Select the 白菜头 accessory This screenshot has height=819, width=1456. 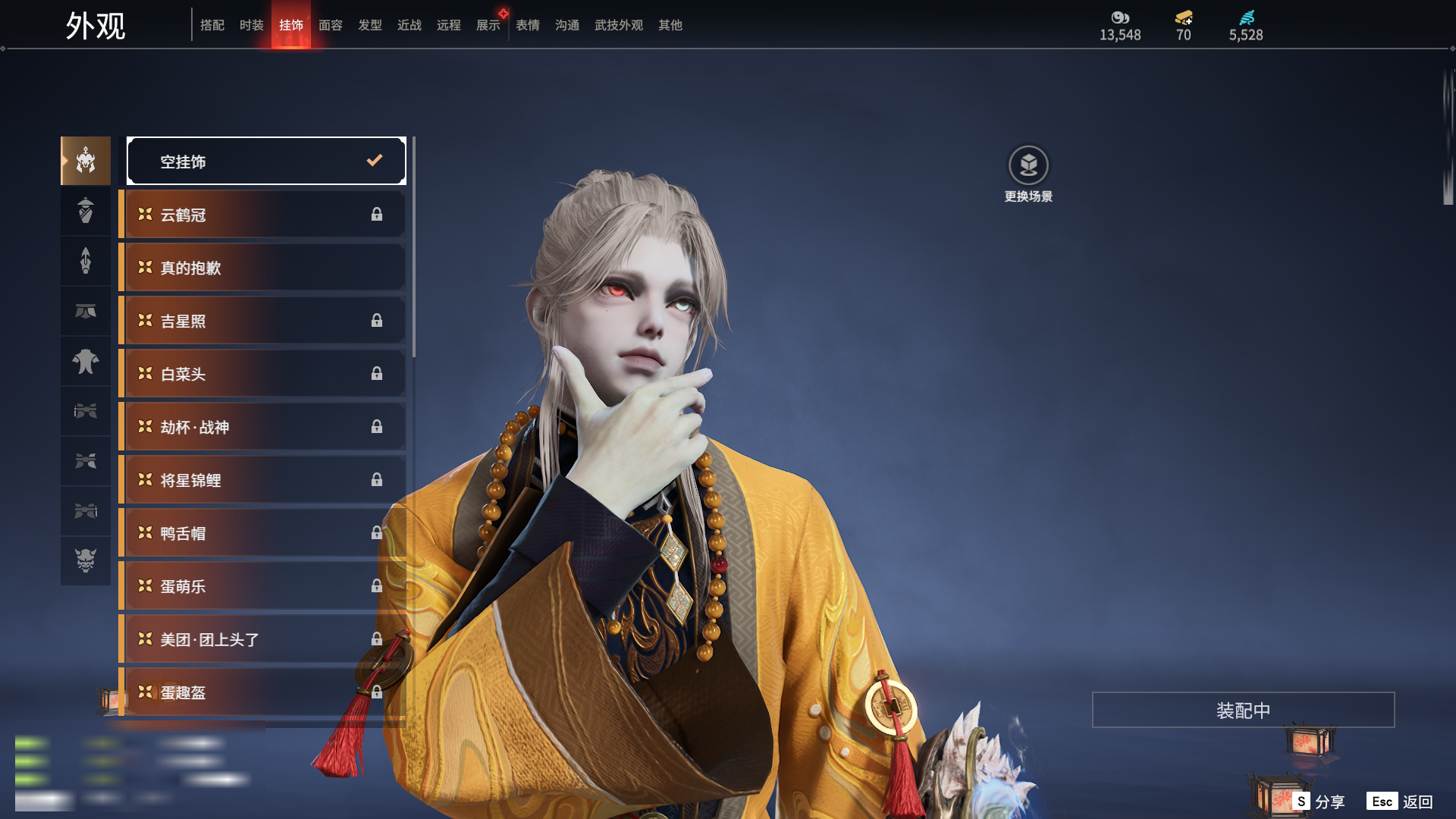click(x=263, y=374)
